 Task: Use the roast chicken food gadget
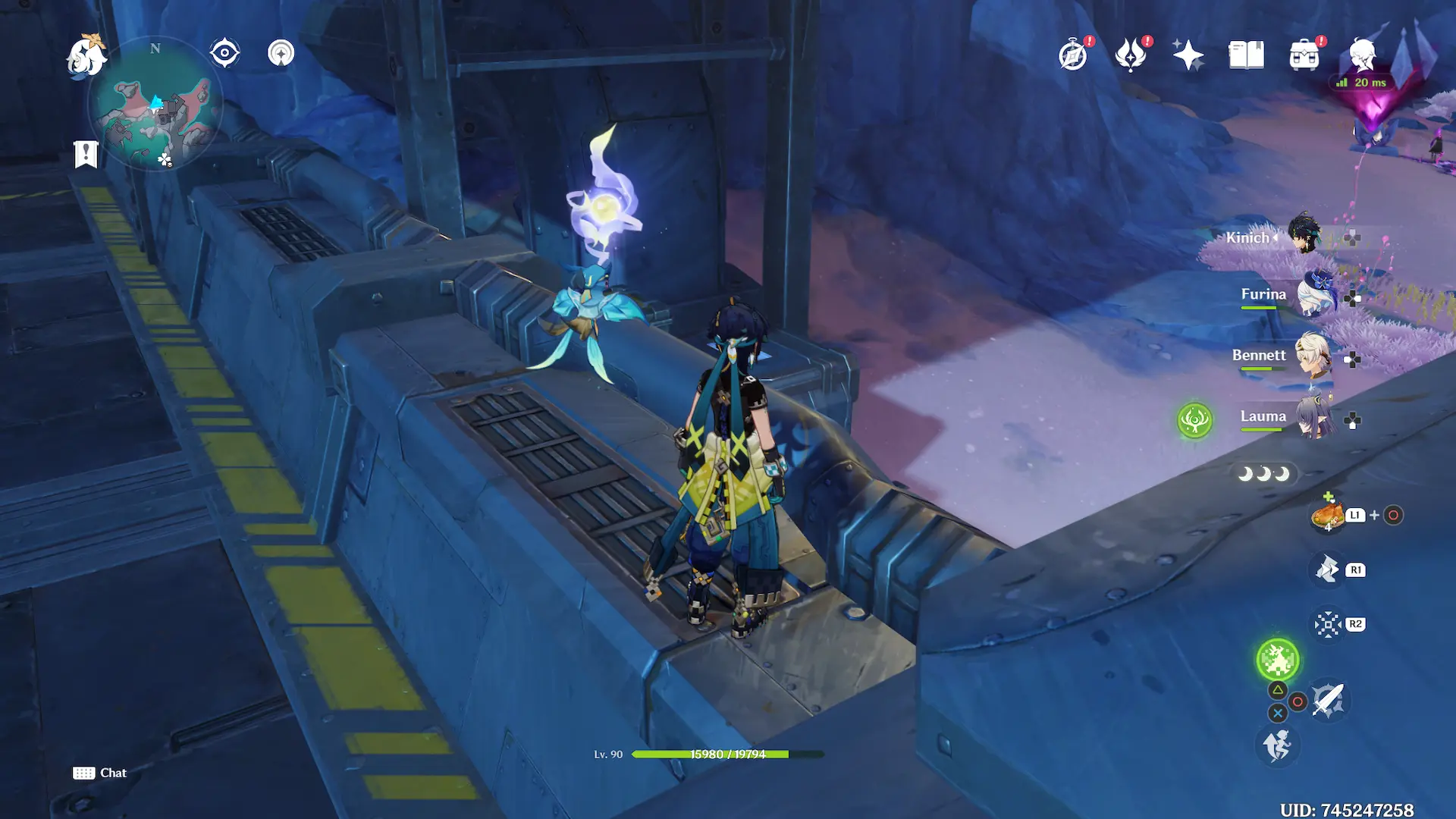tap(1328, 516)
